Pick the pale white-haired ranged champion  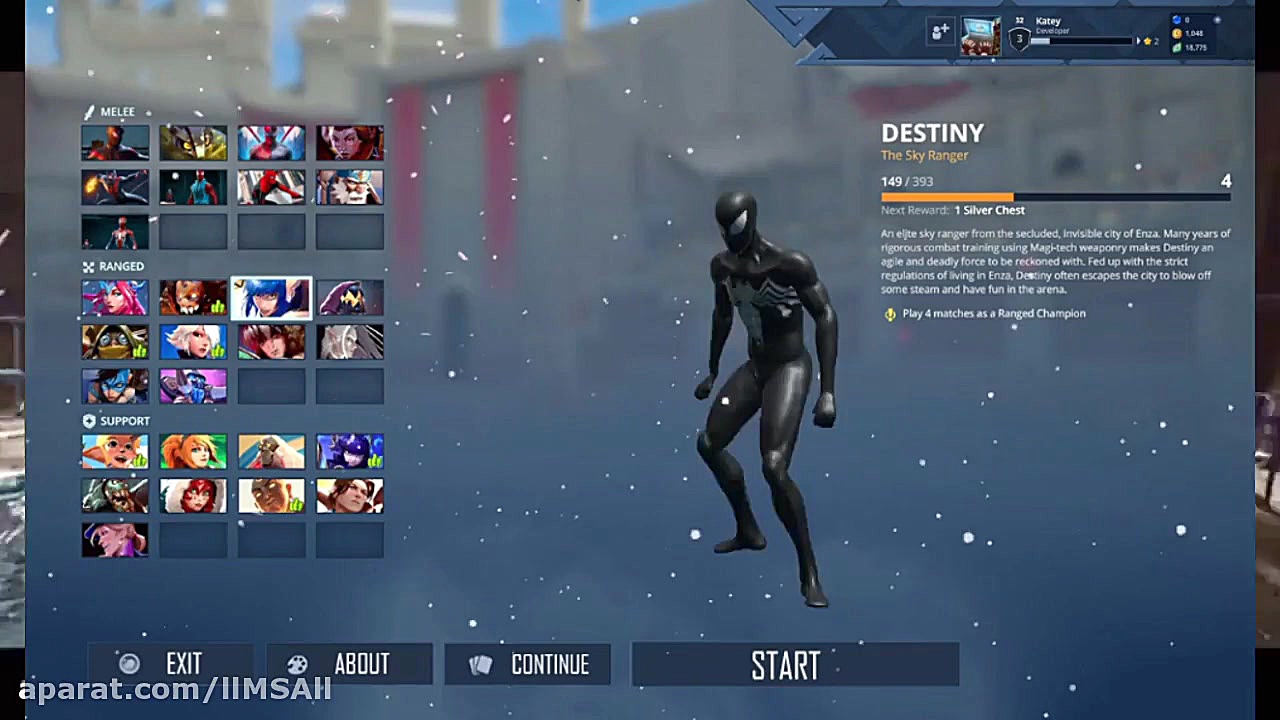pyautogui.click(x=350, y=342)
